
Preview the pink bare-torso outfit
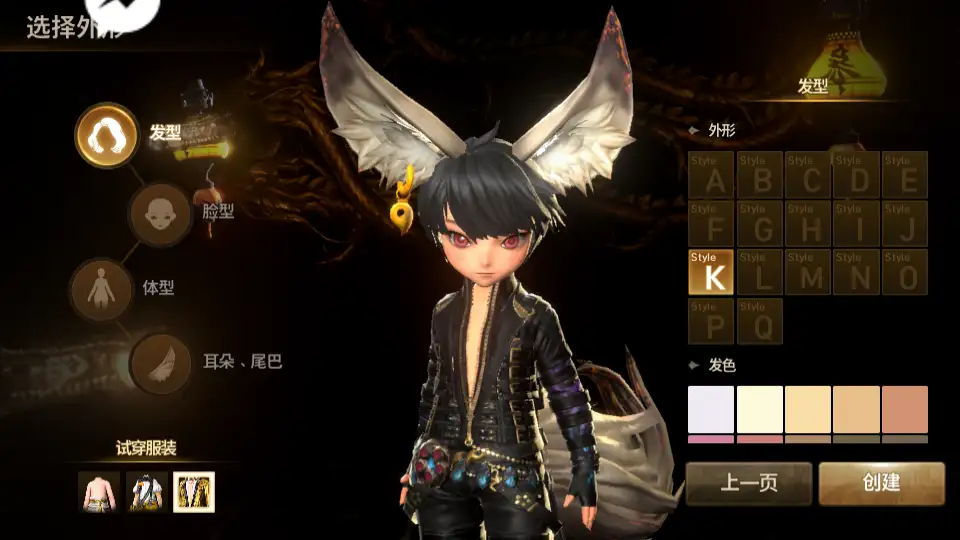click(98, 492)
